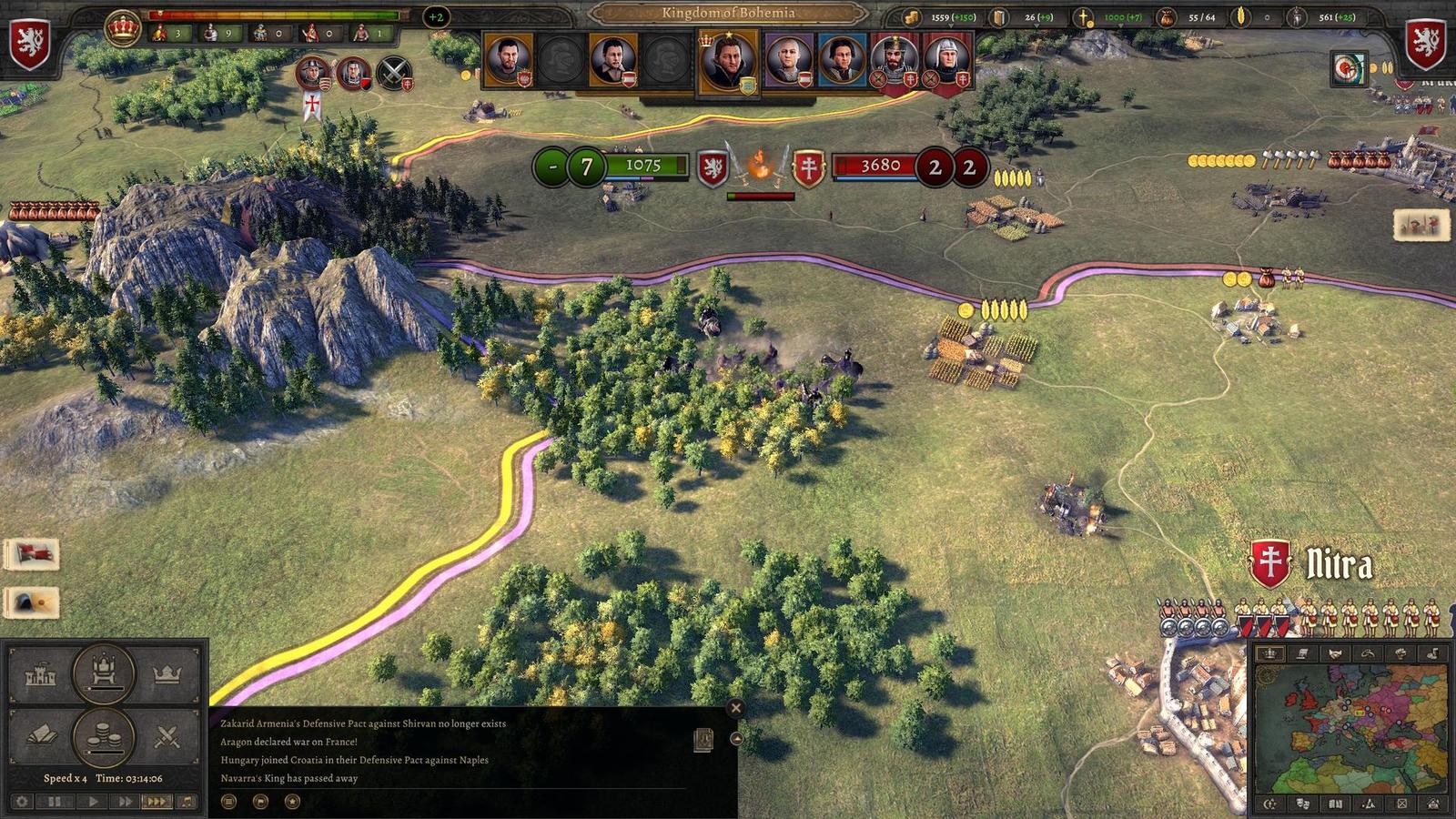Set game speed to double fast-forward
The image size is (1456, 819).
pos(124,802)
